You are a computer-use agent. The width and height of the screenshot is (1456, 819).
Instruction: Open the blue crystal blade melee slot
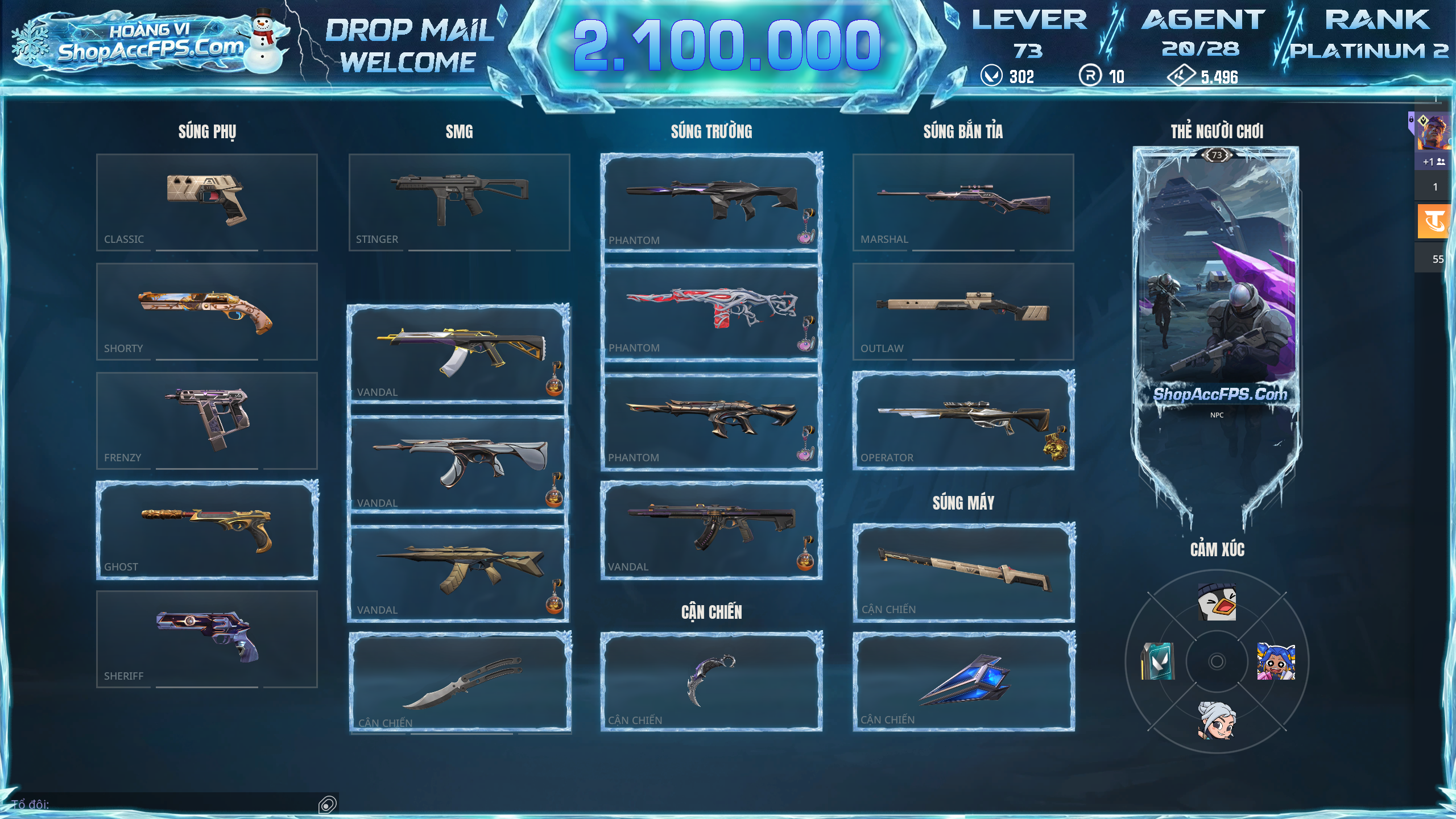[x=963, y=680]
